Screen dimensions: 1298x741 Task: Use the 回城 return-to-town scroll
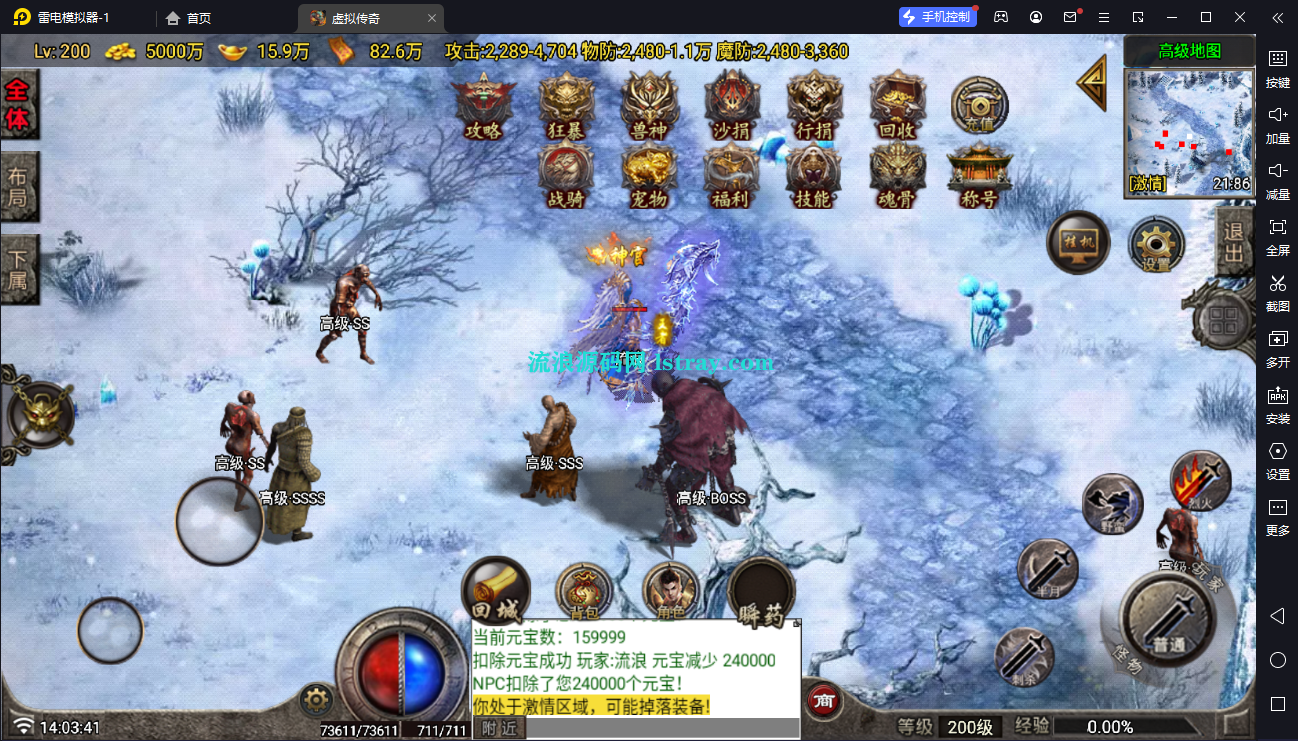tap(495, 590)
